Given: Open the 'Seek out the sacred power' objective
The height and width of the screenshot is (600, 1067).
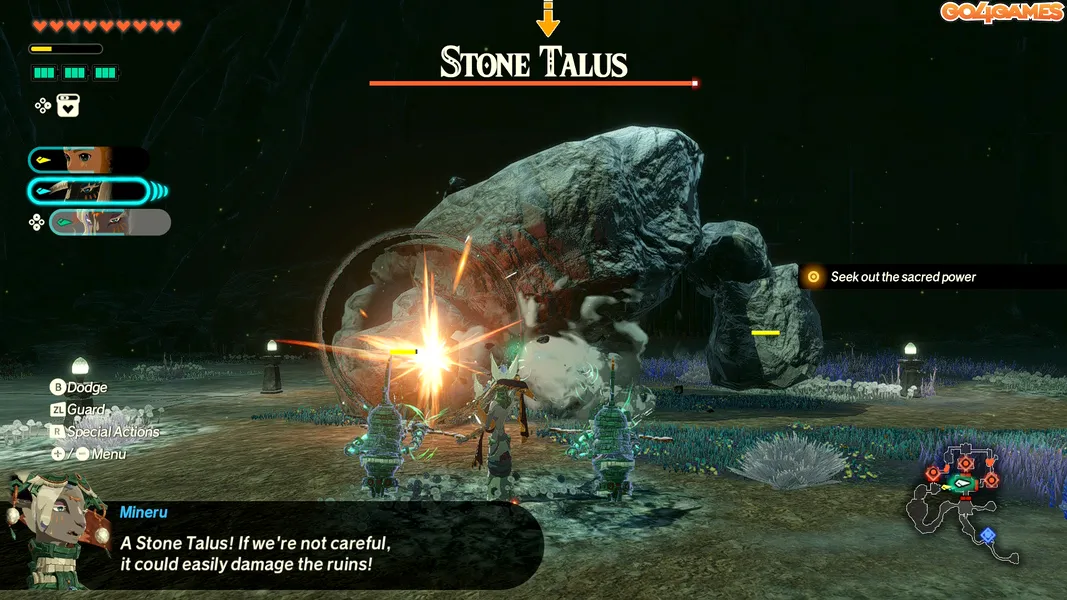Looking at the screenshot, I should (902, 277).
